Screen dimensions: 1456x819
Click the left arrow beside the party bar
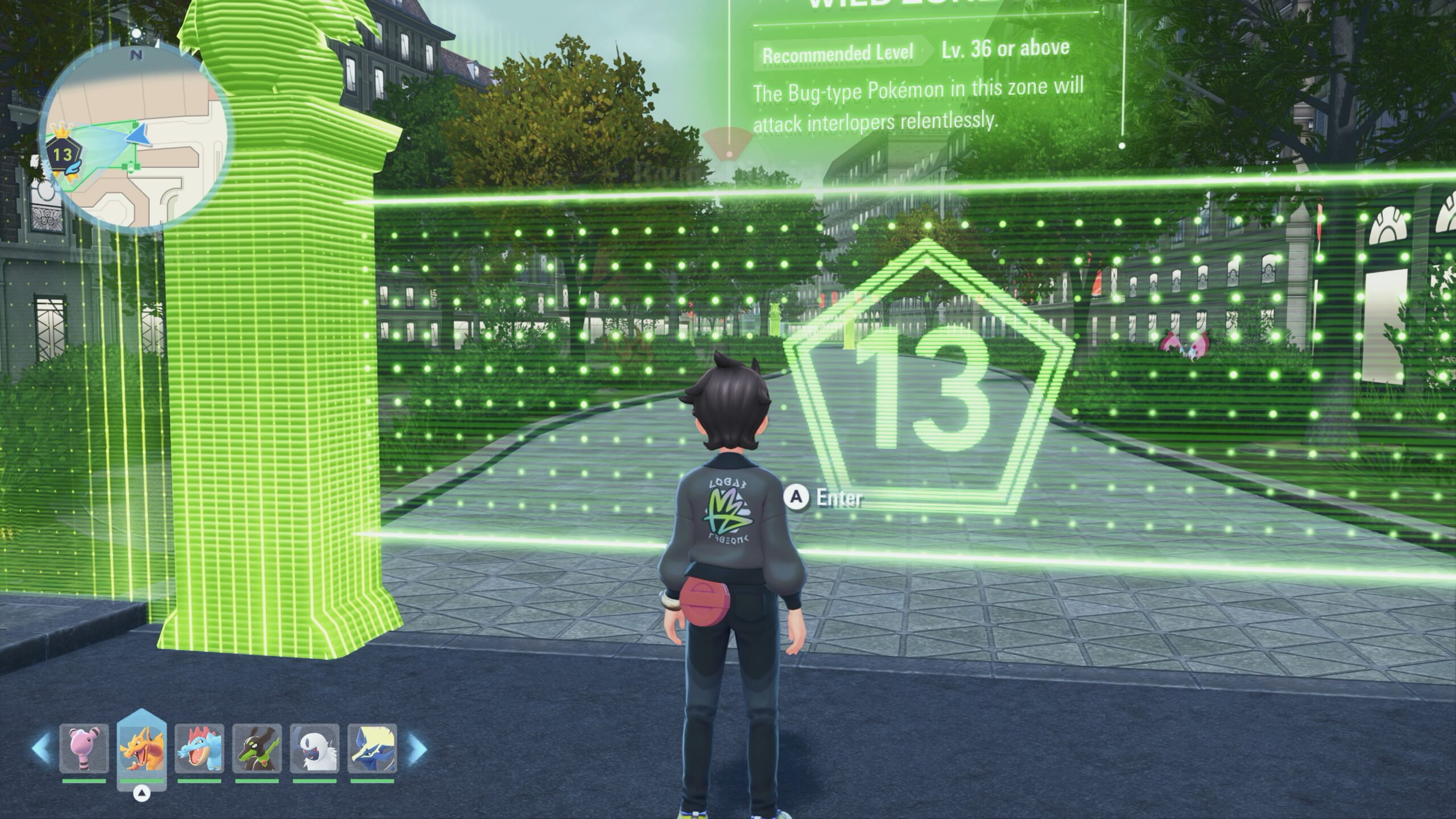41,748
